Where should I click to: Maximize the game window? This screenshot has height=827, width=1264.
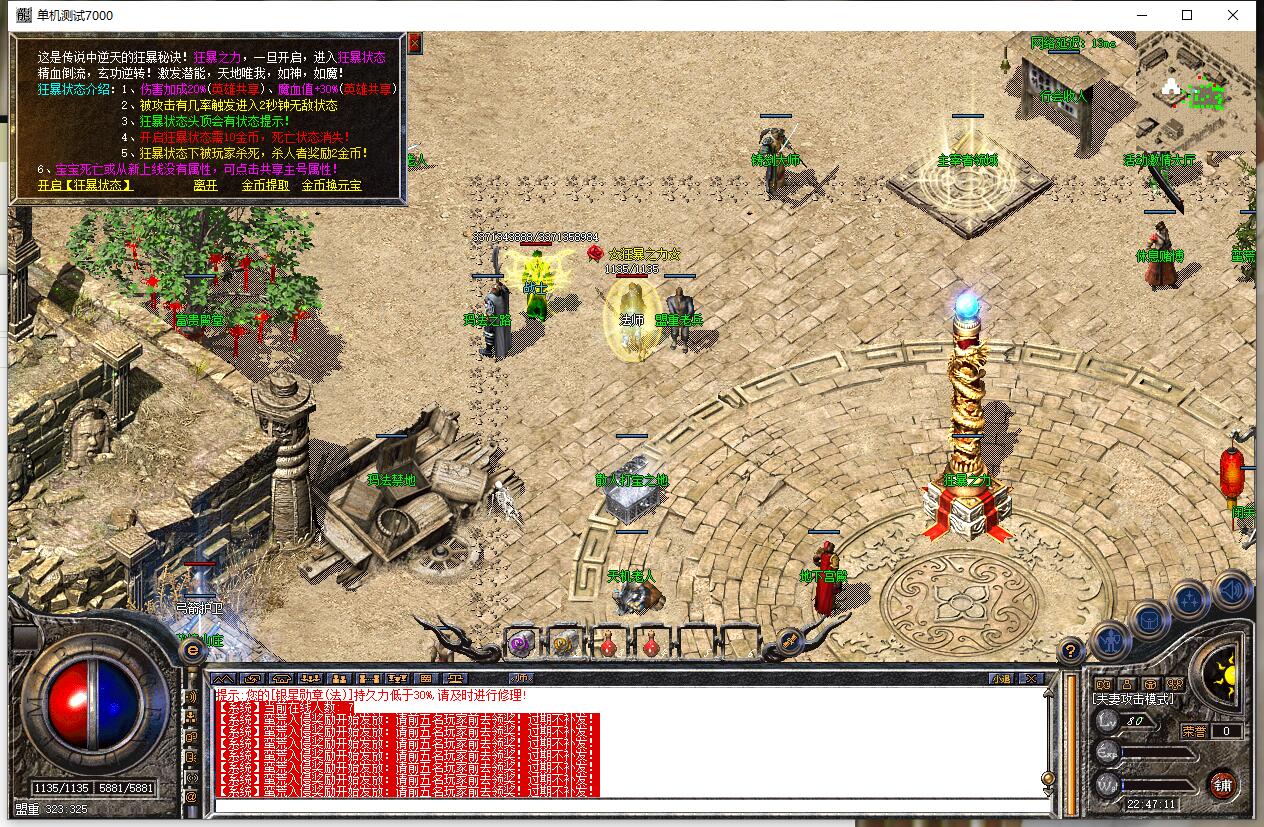1187,15
